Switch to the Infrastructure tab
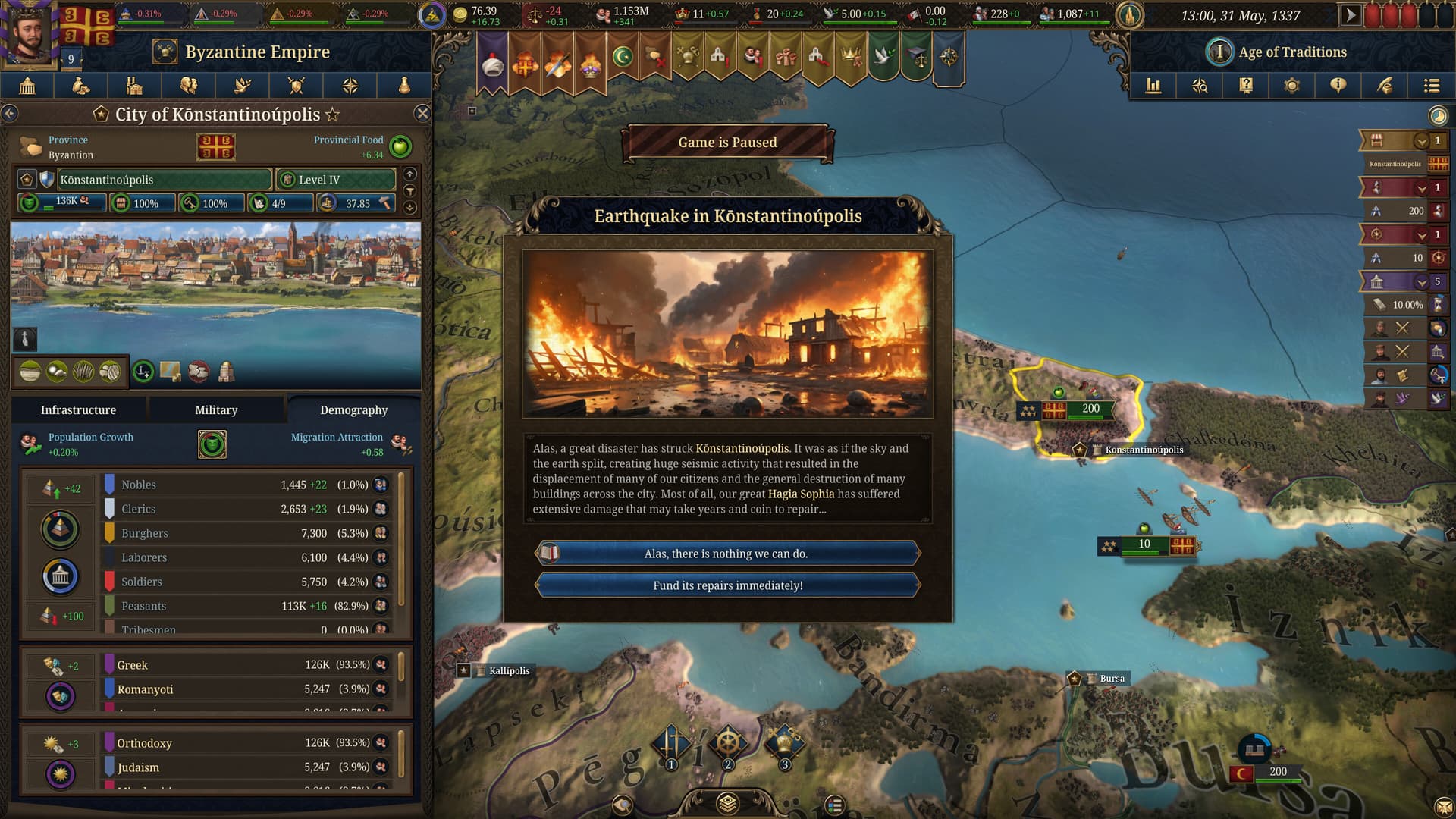This screenshot has height=819, width=1456. point(78,409)
